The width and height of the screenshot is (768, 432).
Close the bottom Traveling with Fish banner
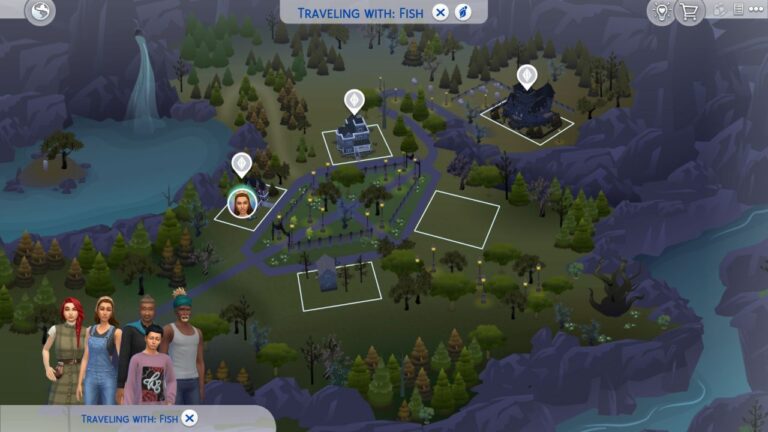tap(190, 418)
